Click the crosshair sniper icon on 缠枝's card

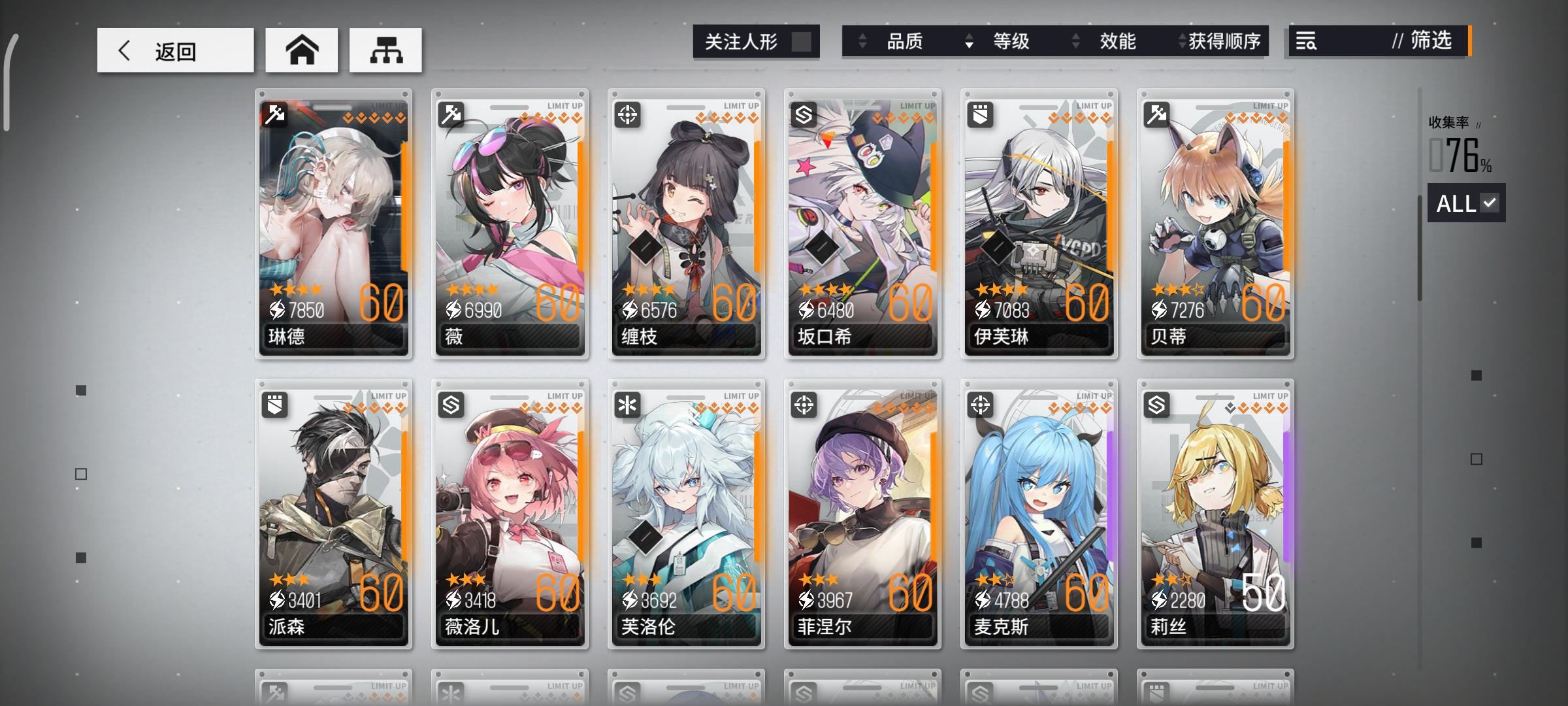[x=627, y=114]
